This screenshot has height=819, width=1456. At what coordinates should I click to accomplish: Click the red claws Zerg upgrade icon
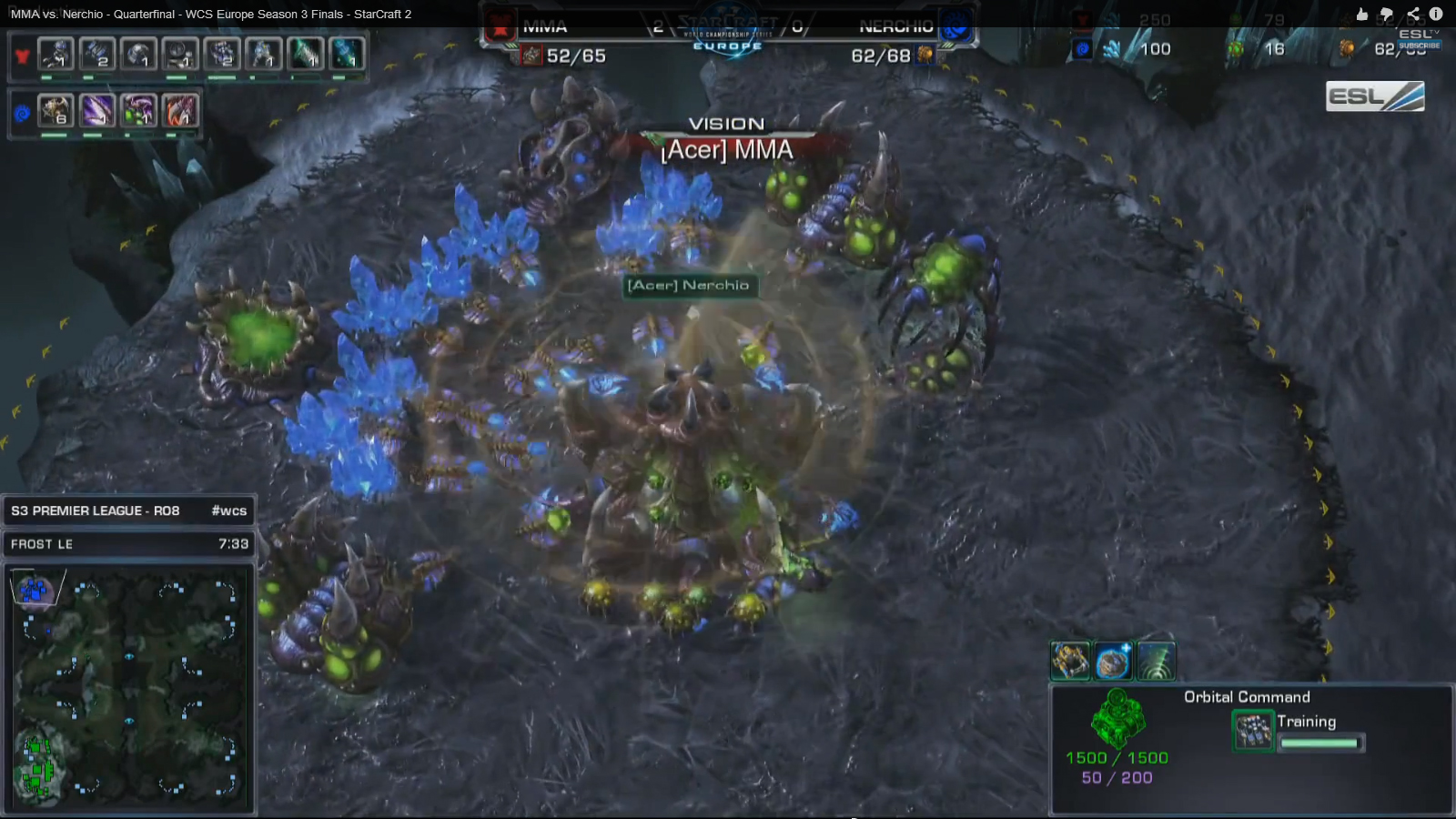180,111
